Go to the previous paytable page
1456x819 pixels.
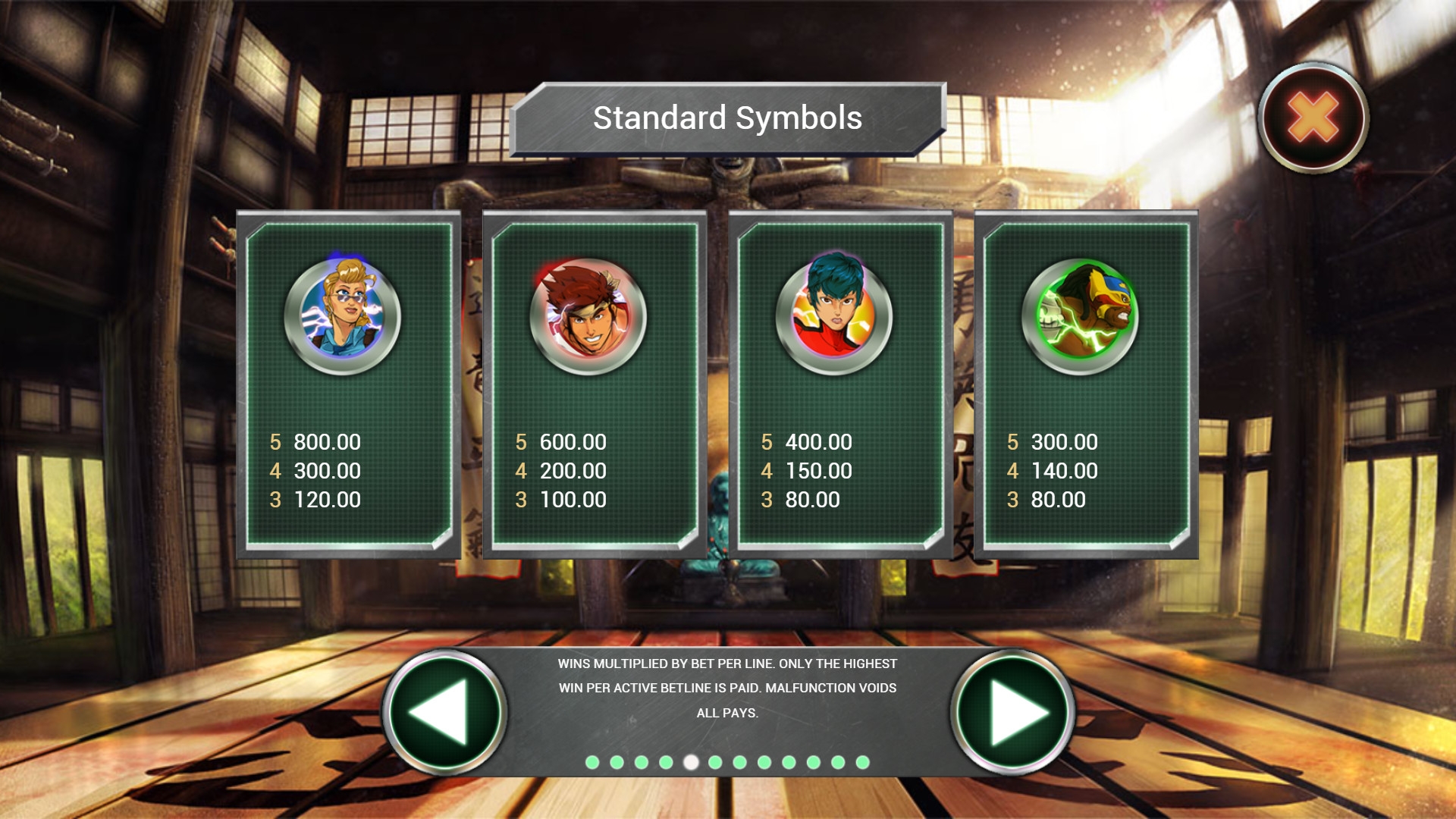click(x=444, y=712)
